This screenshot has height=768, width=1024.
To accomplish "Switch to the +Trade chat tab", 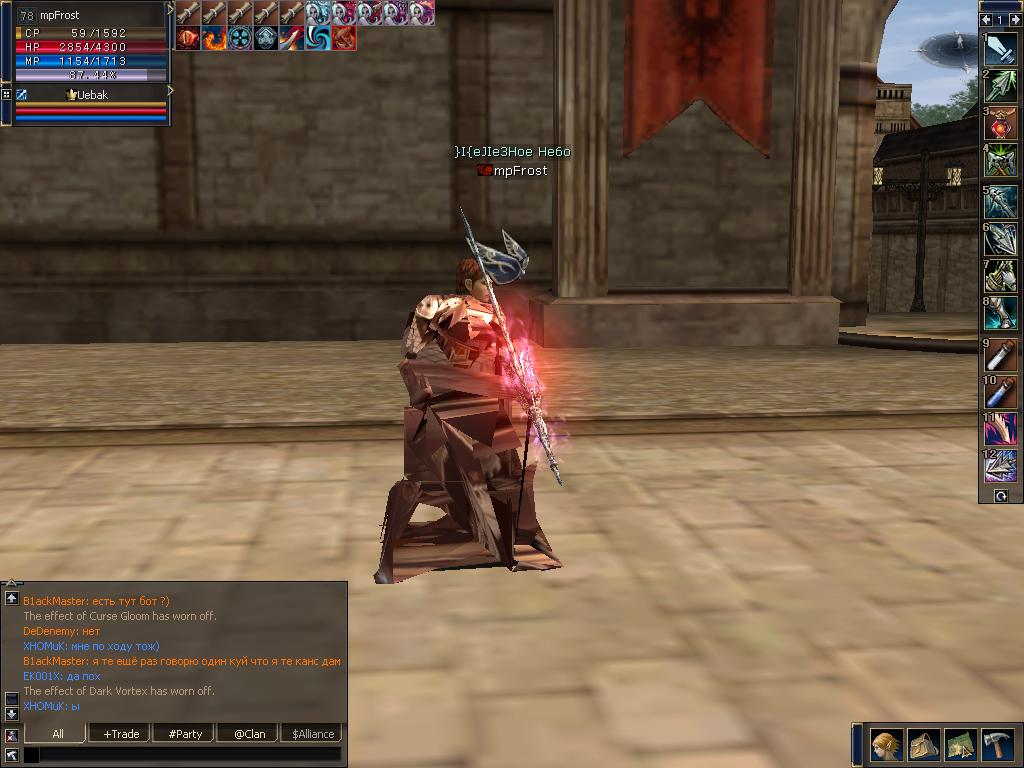I will click(121, 734).
